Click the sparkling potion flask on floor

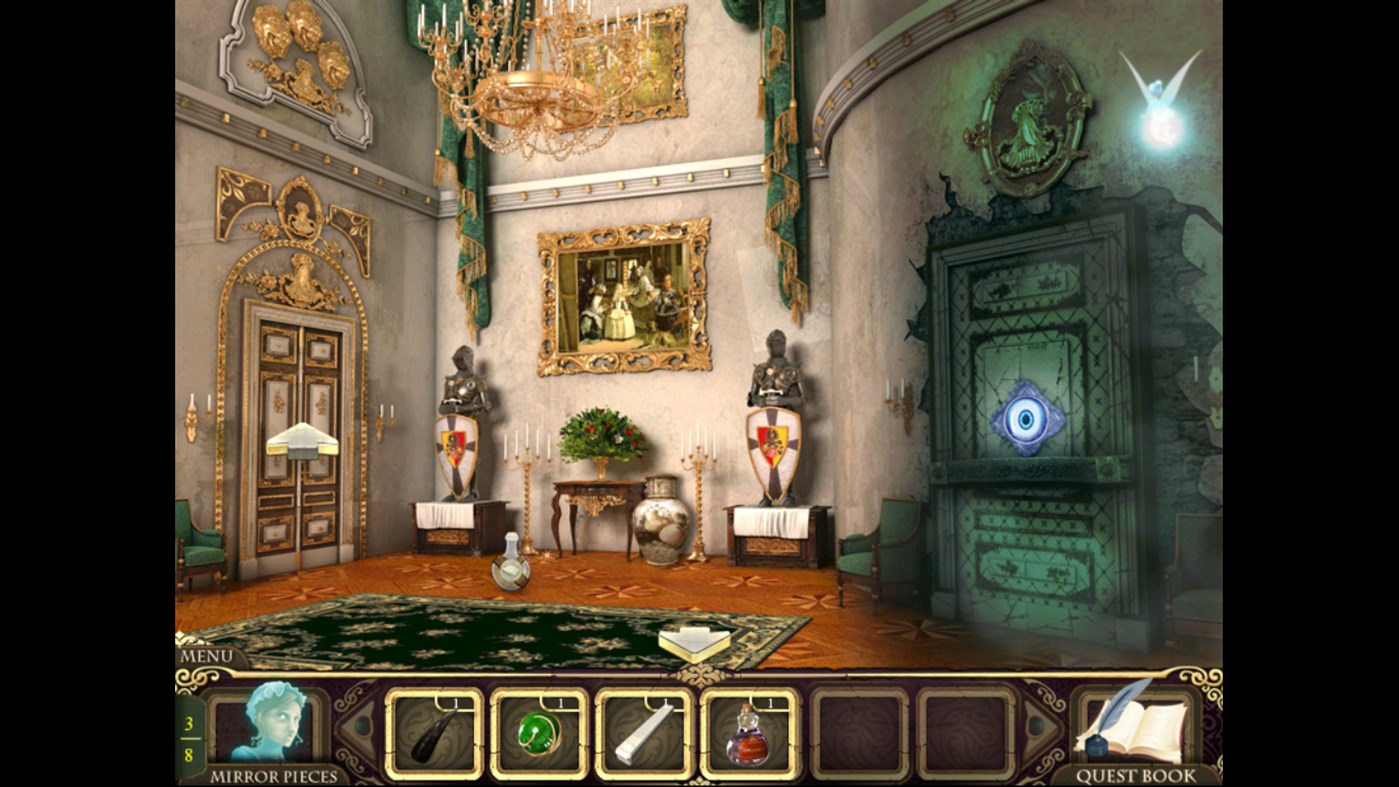510,568
